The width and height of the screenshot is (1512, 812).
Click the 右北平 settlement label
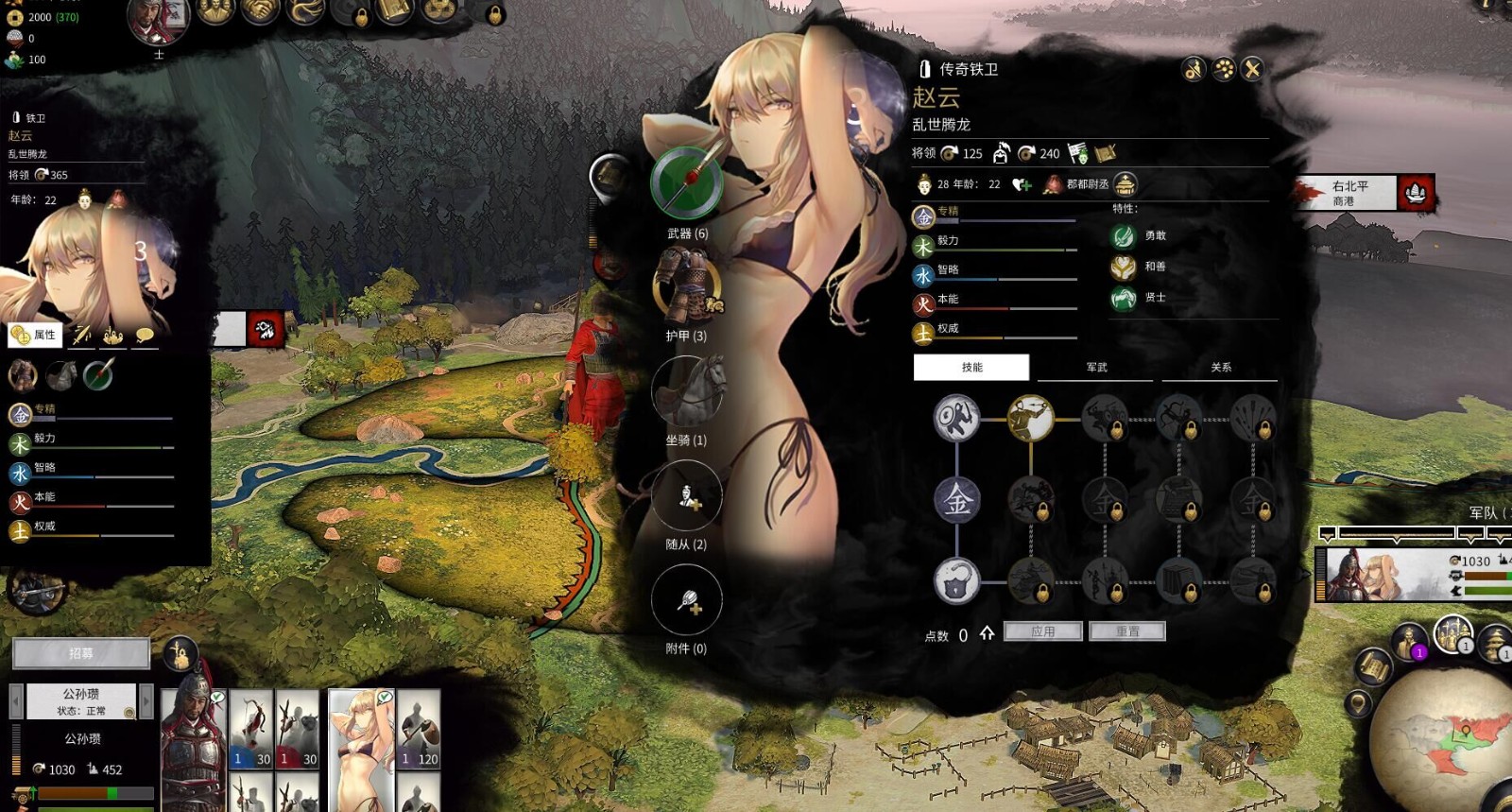click(1349, 193)
